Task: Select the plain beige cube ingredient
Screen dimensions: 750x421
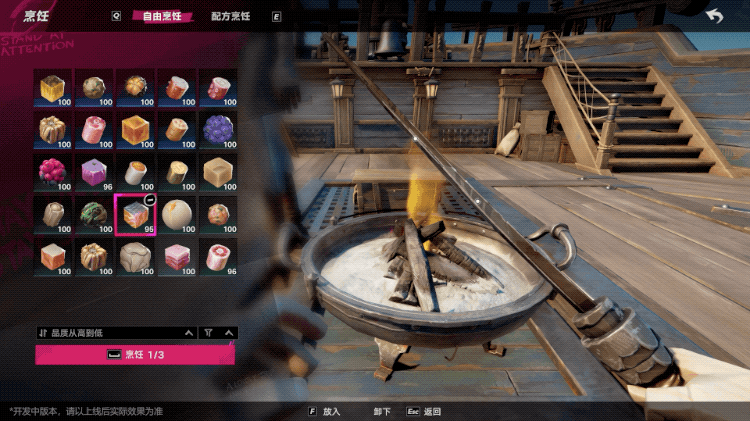Action: [218, 172]
